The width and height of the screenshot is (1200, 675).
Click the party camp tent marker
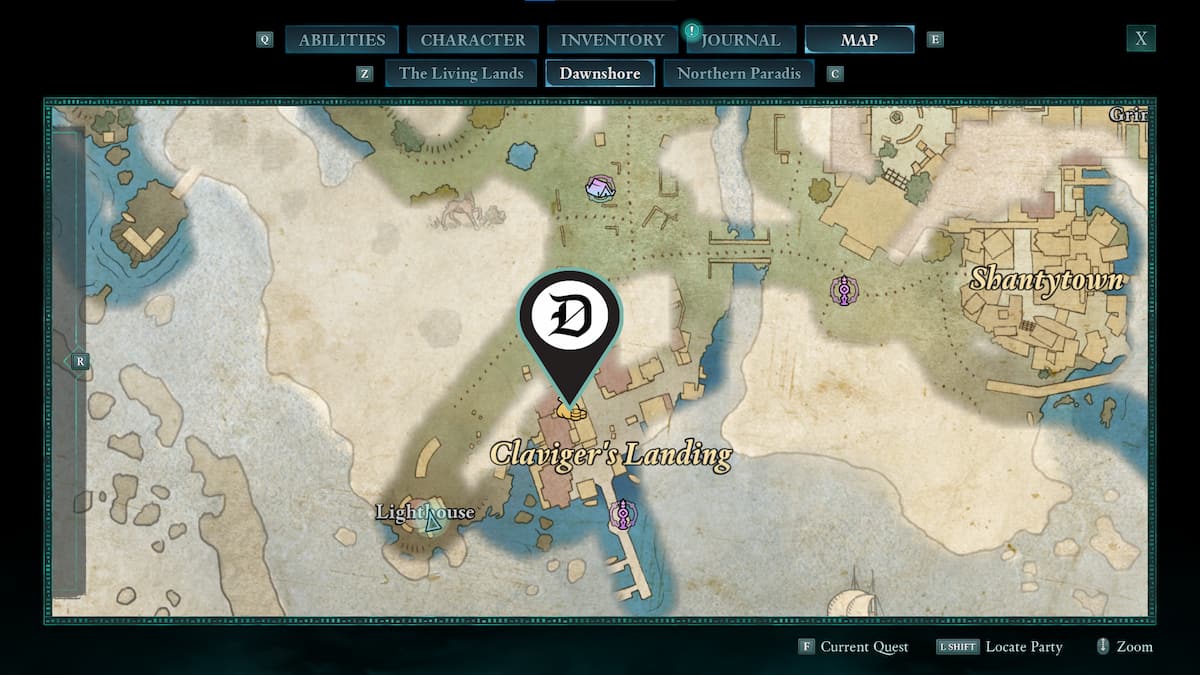(x=600, y=187)
